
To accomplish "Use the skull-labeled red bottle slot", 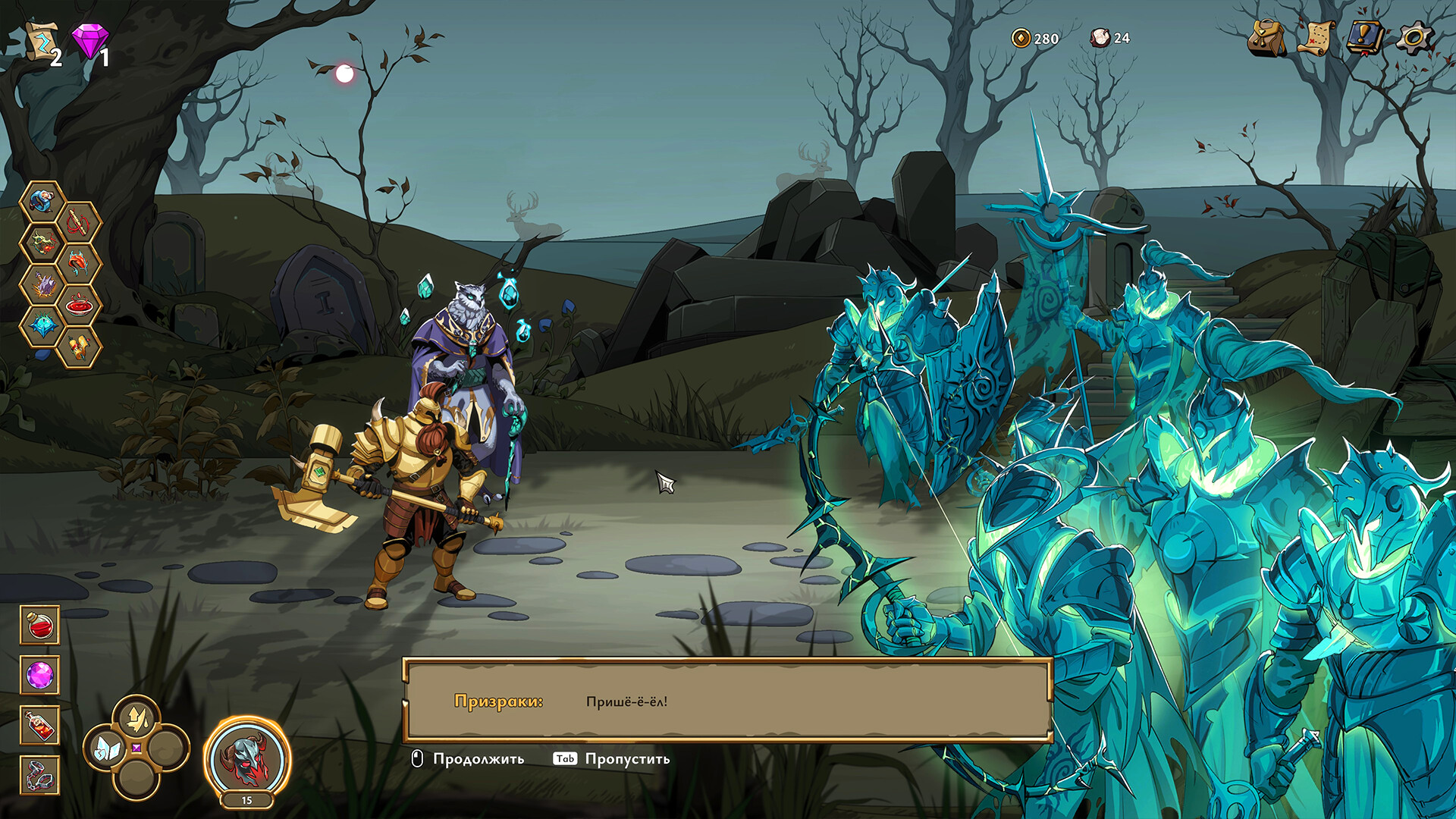I will [39, 726].
